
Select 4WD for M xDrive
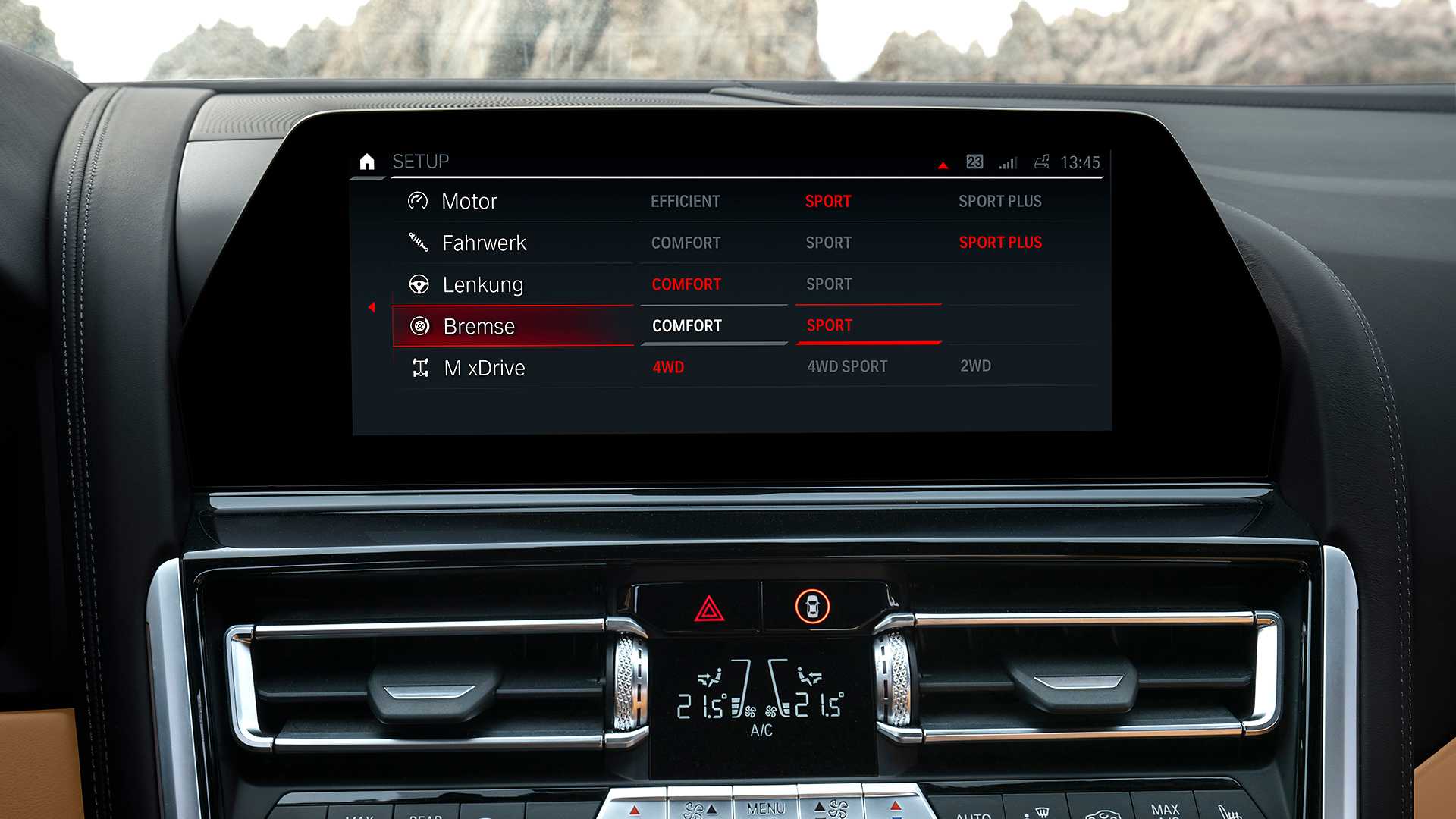pyautogui.click(x=668, y=367)
